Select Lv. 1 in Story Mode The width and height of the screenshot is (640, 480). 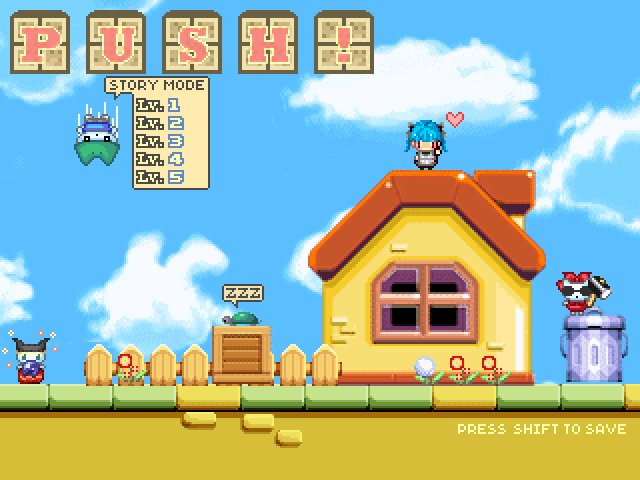159,105
